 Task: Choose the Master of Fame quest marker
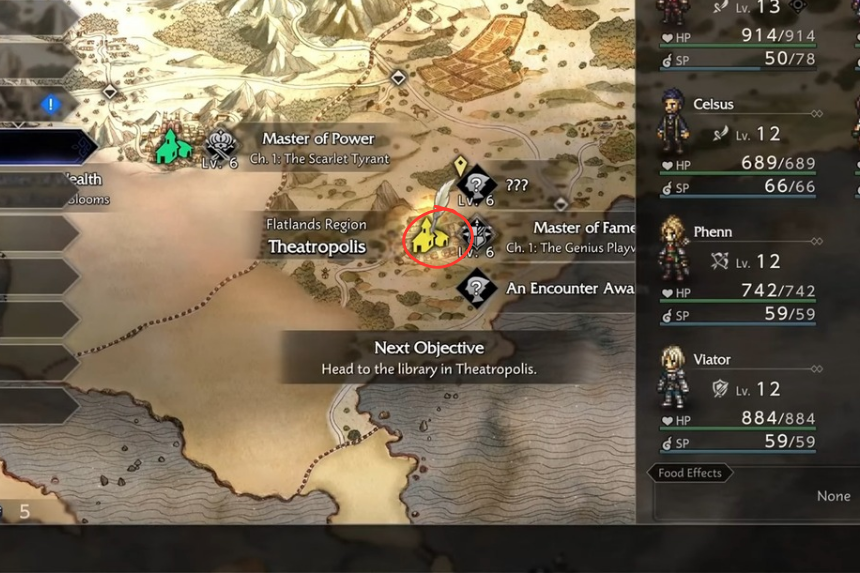[478, 236]
